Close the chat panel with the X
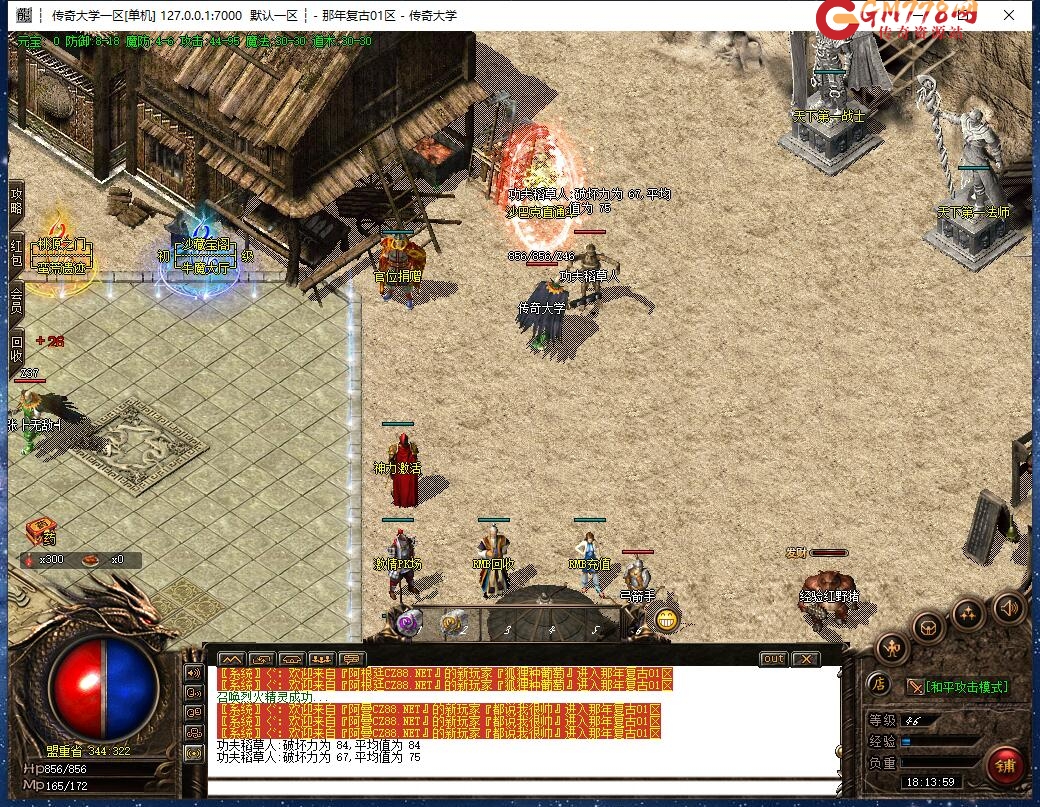Viewport: 1040px width, 807px height. pos(805,659)
